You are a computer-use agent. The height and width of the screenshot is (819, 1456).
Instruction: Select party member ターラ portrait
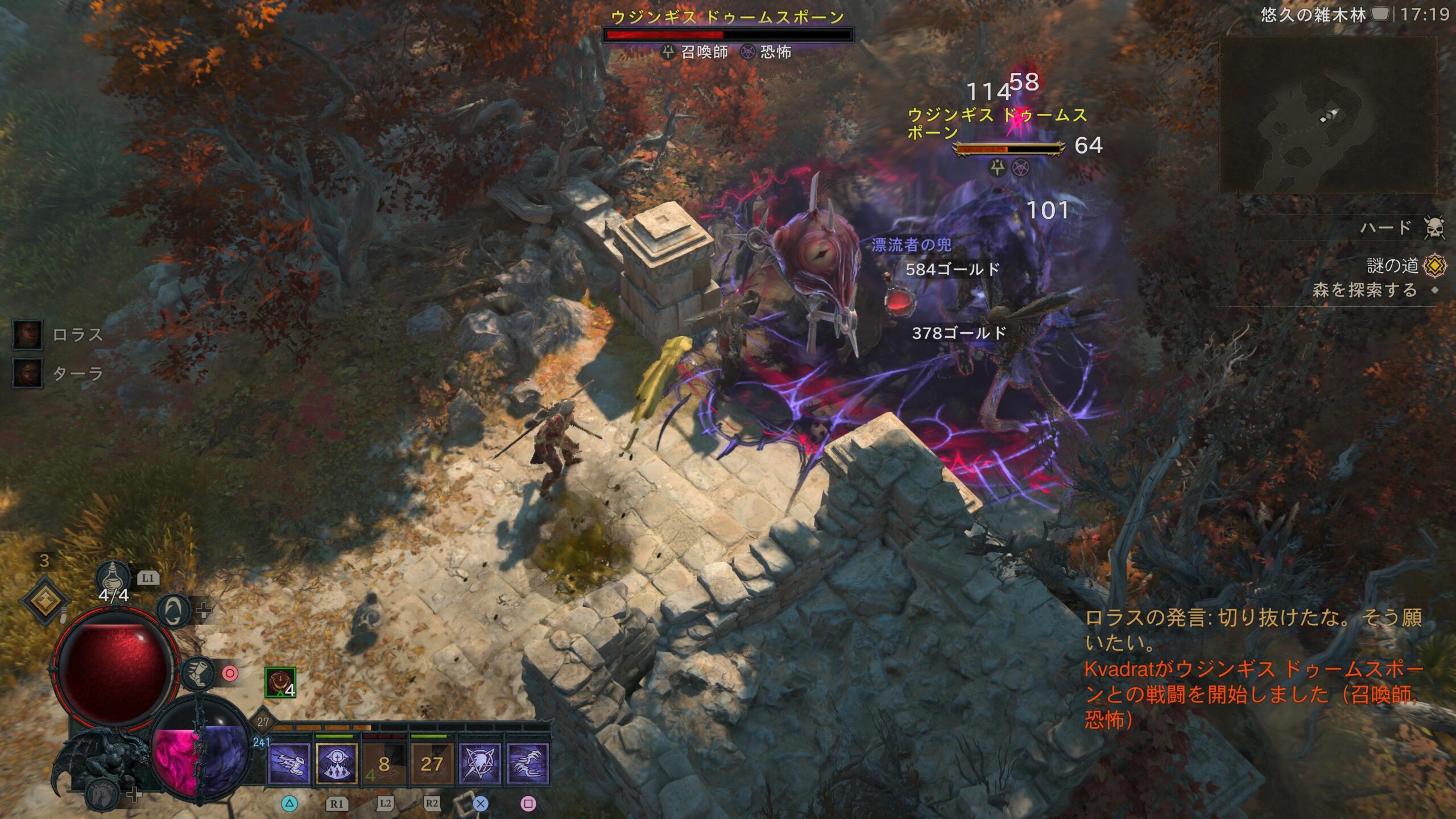point(28,373)
